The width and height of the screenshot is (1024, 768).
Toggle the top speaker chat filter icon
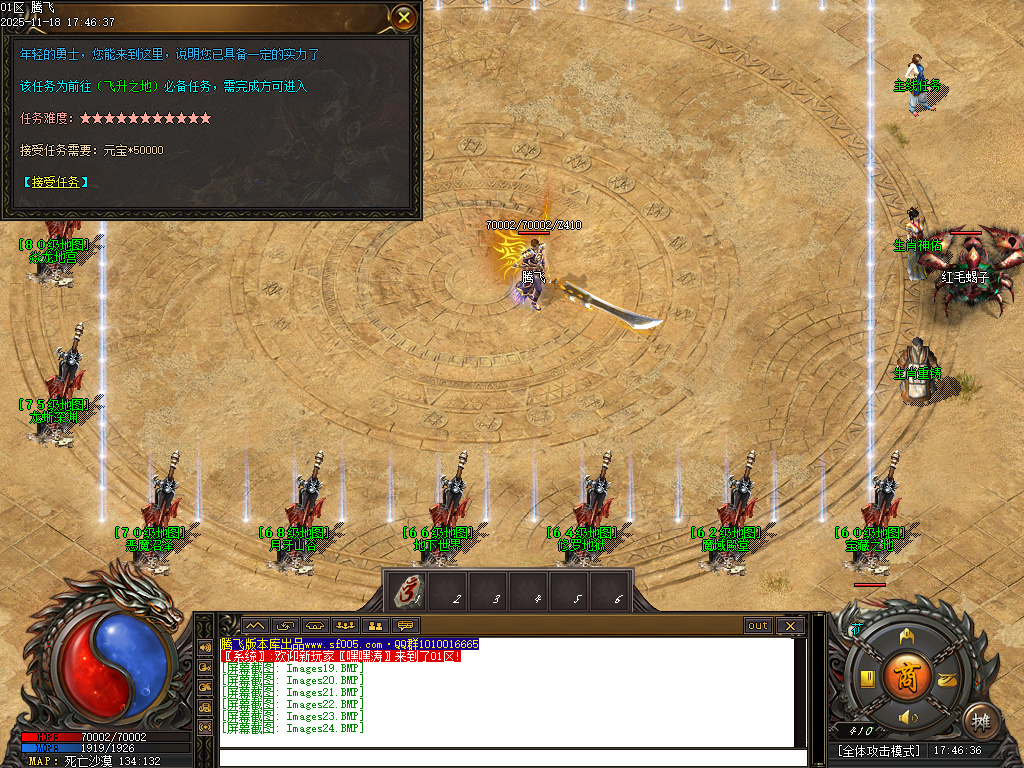pyautogui.click(x=205, y=647)
